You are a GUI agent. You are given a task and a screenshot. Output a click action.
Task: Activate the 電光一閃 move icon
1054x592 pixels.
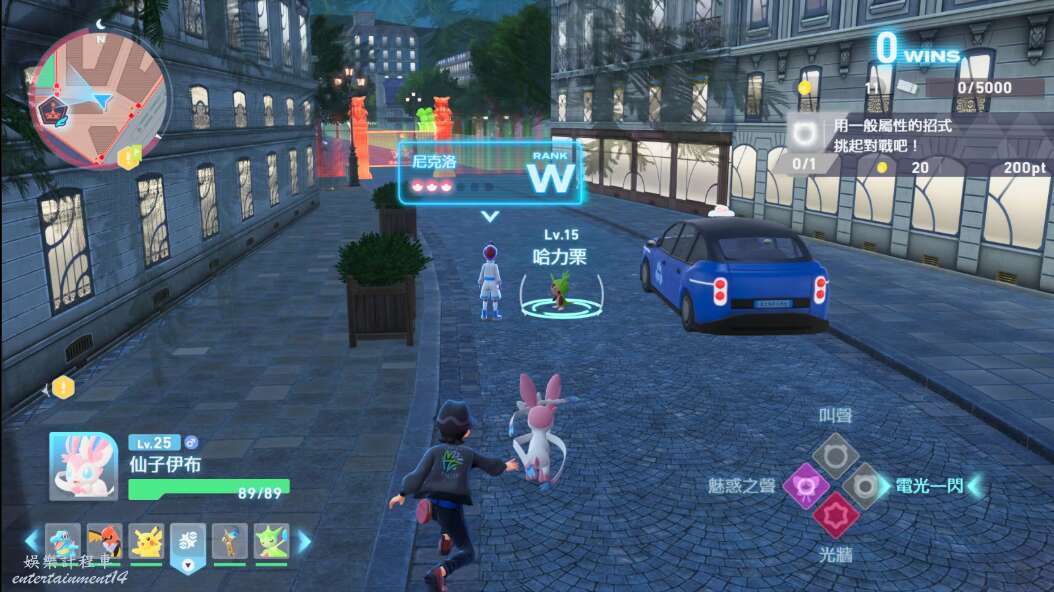(864, 486)
